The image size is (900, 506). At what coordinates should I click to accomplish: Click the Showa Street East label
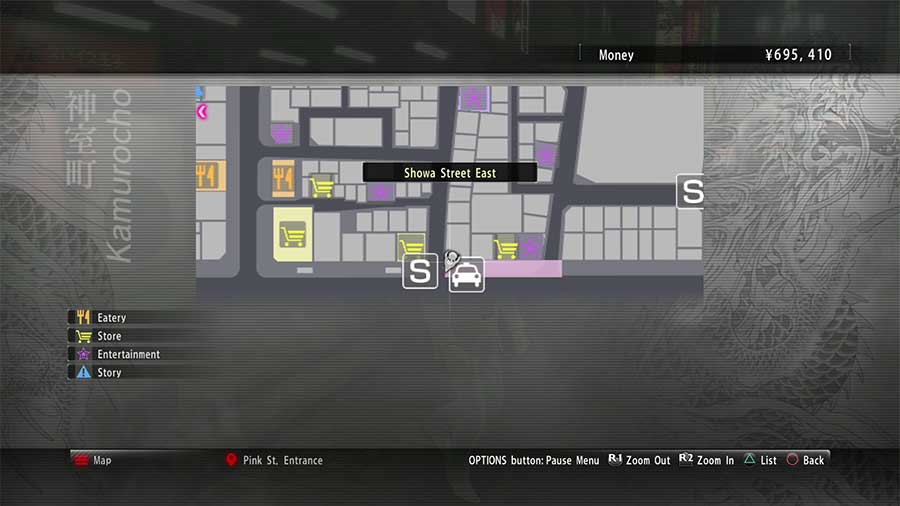449,173
